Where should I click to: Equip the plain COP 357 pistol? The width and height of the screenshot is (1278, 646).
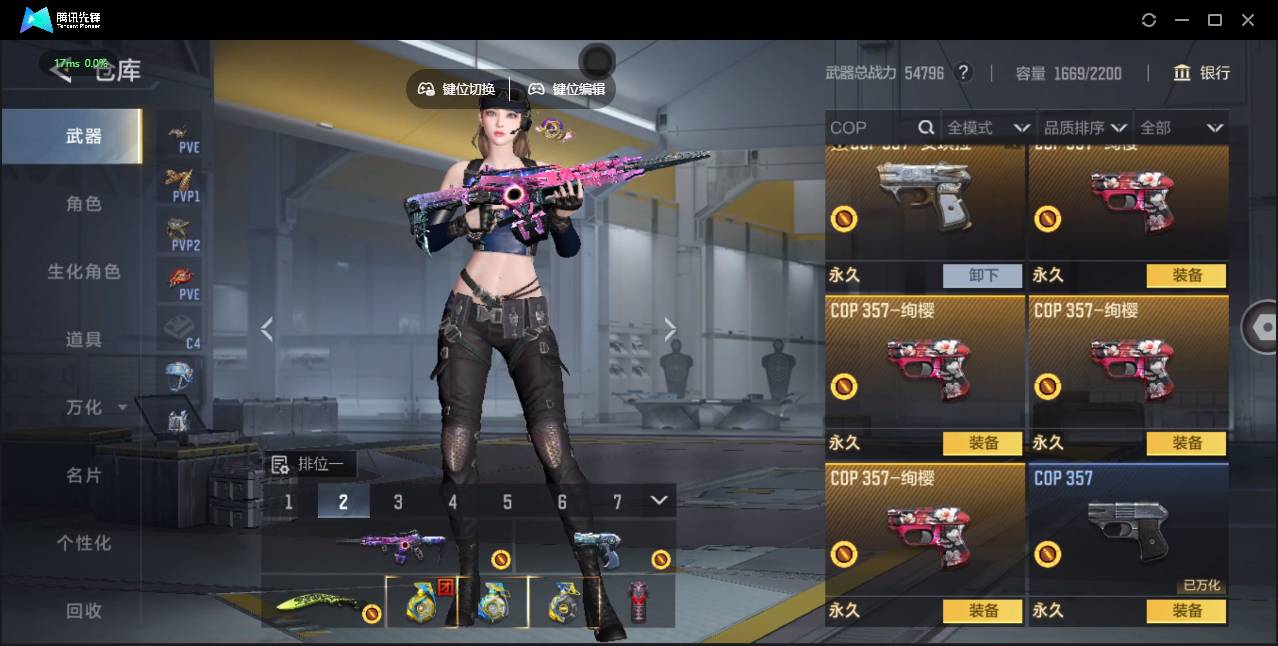point(1186,610)
